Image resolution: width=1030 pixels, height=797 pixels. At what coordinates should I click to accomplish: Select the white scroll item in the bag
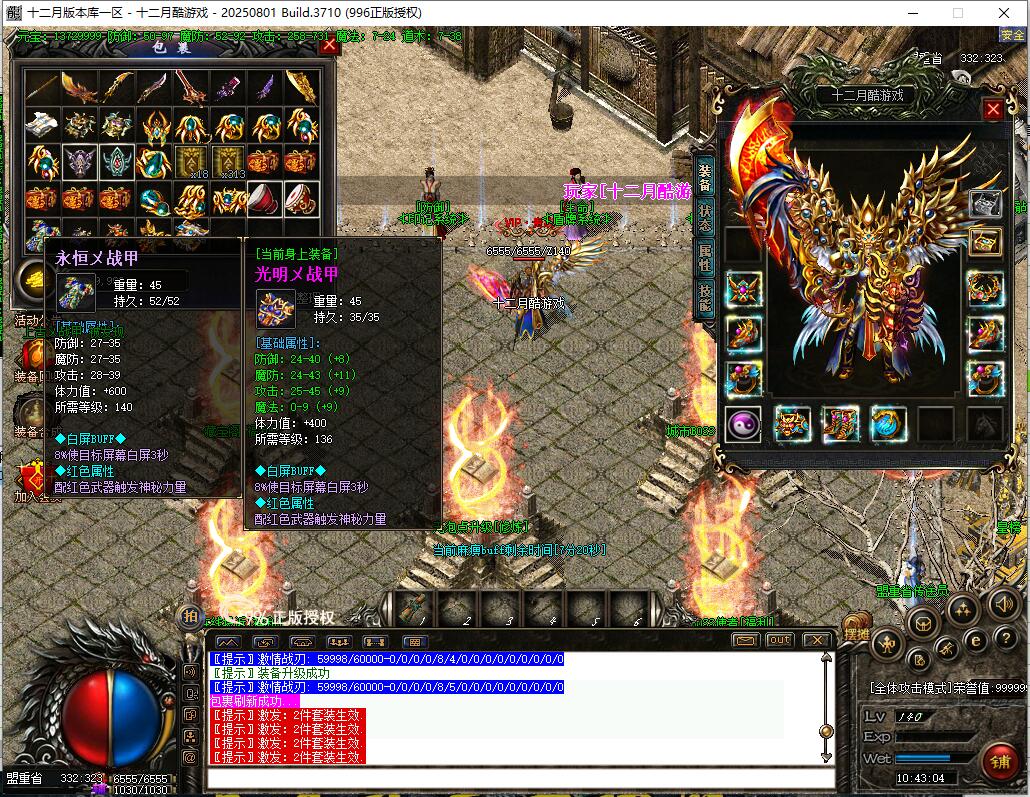(41, 125)
